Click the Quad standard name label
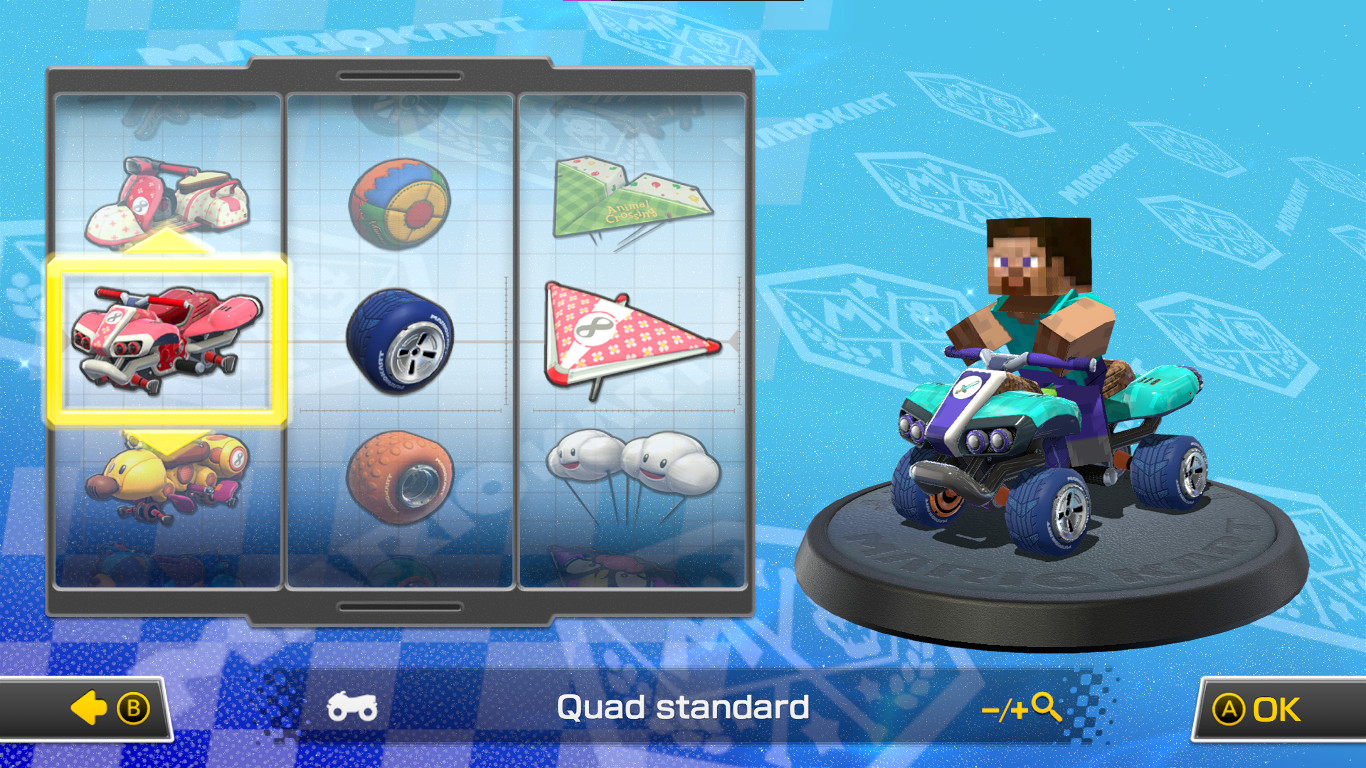 (683, 708)
